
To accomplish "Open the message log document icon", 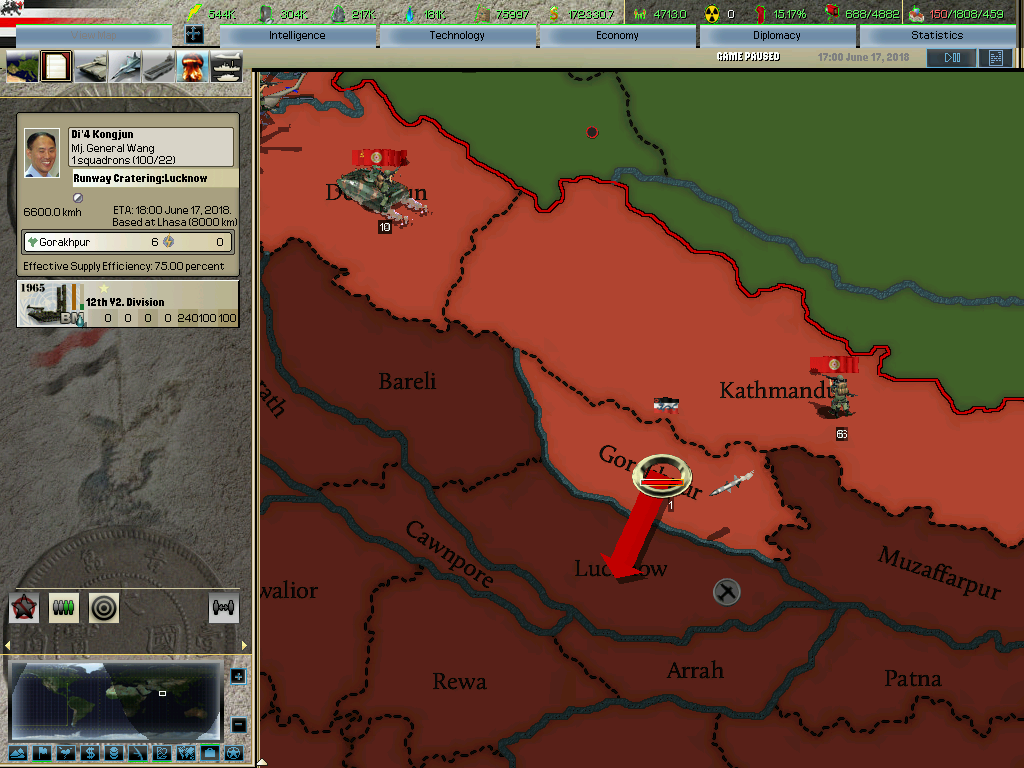I will [x=57, y=67].
